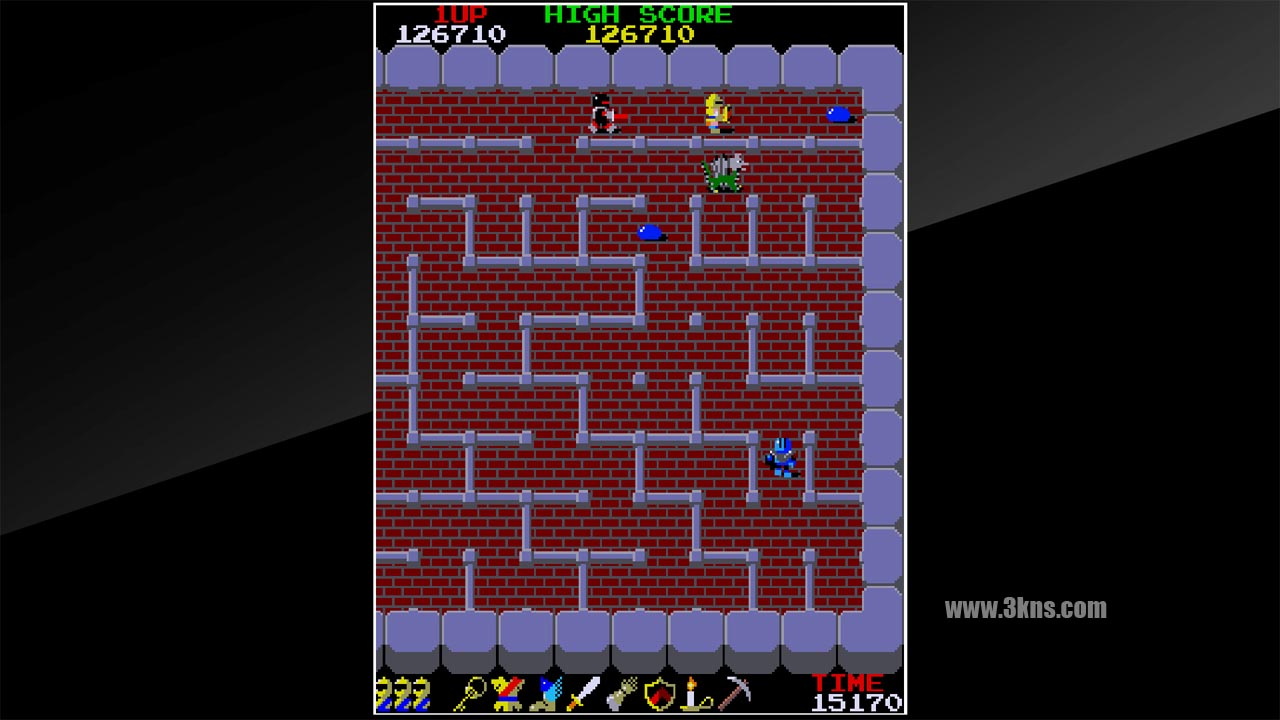
Task: Select the pickaxe (mattock) item icon
Action: 732,693
